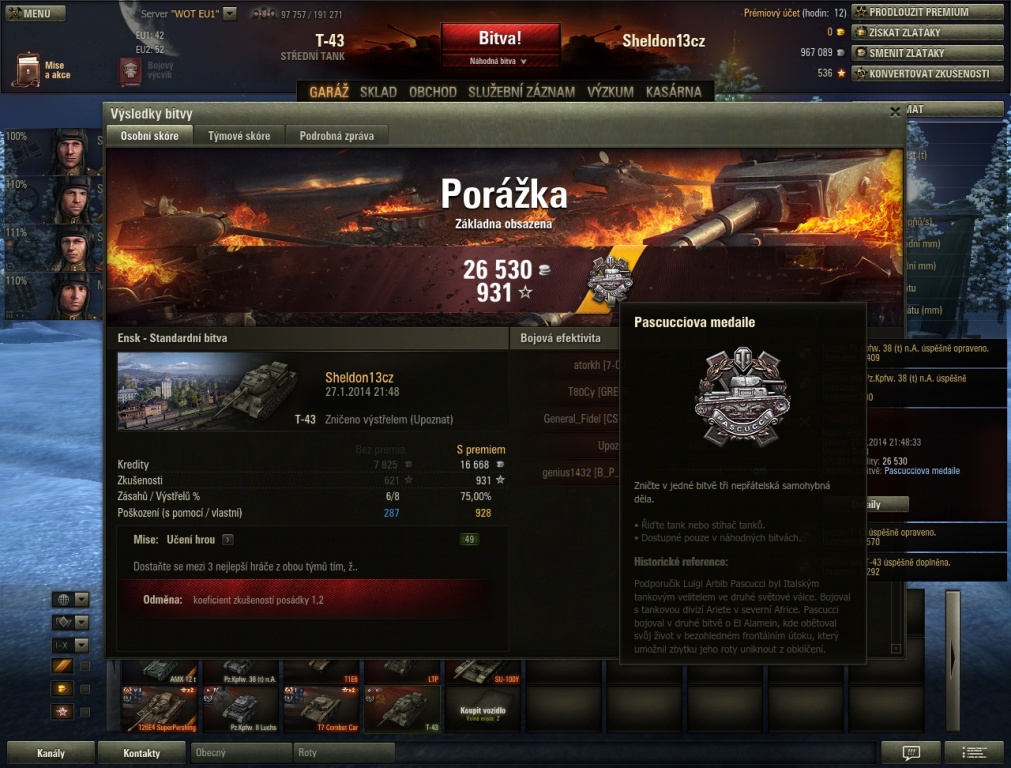The height and width of the screenshot is (768, 1011).
Task: Open the Kontakty list
Action: [x=142, y=753]
